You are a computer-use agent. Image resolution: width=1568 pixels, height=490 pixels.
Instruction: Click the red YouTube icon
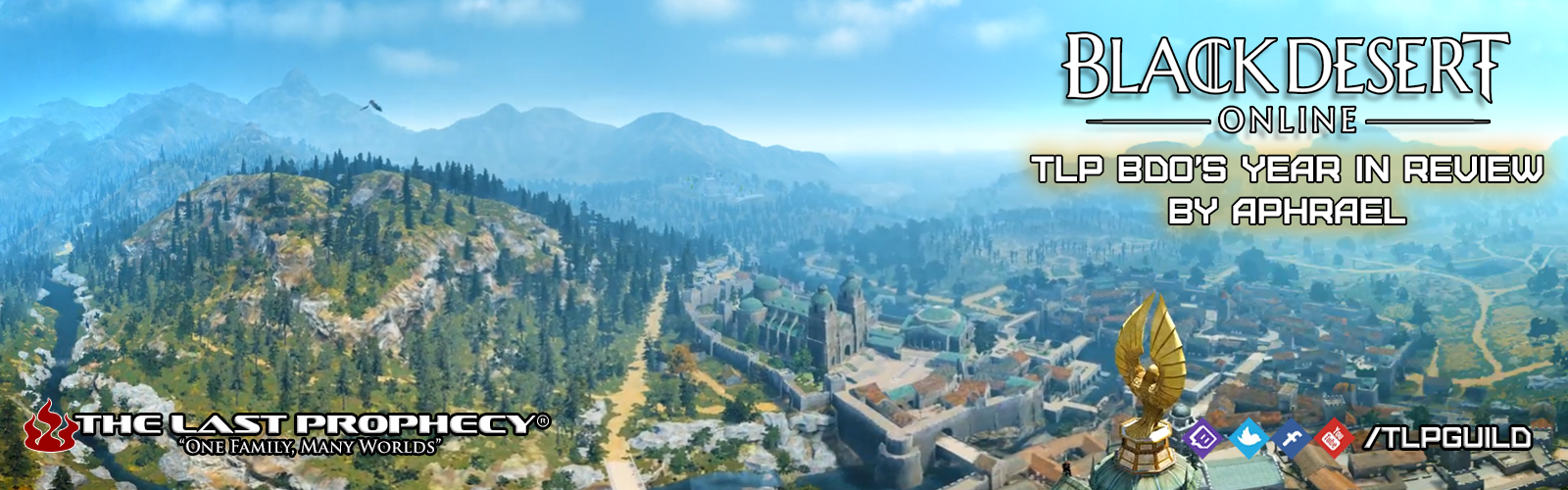(x=1333, y=438)
